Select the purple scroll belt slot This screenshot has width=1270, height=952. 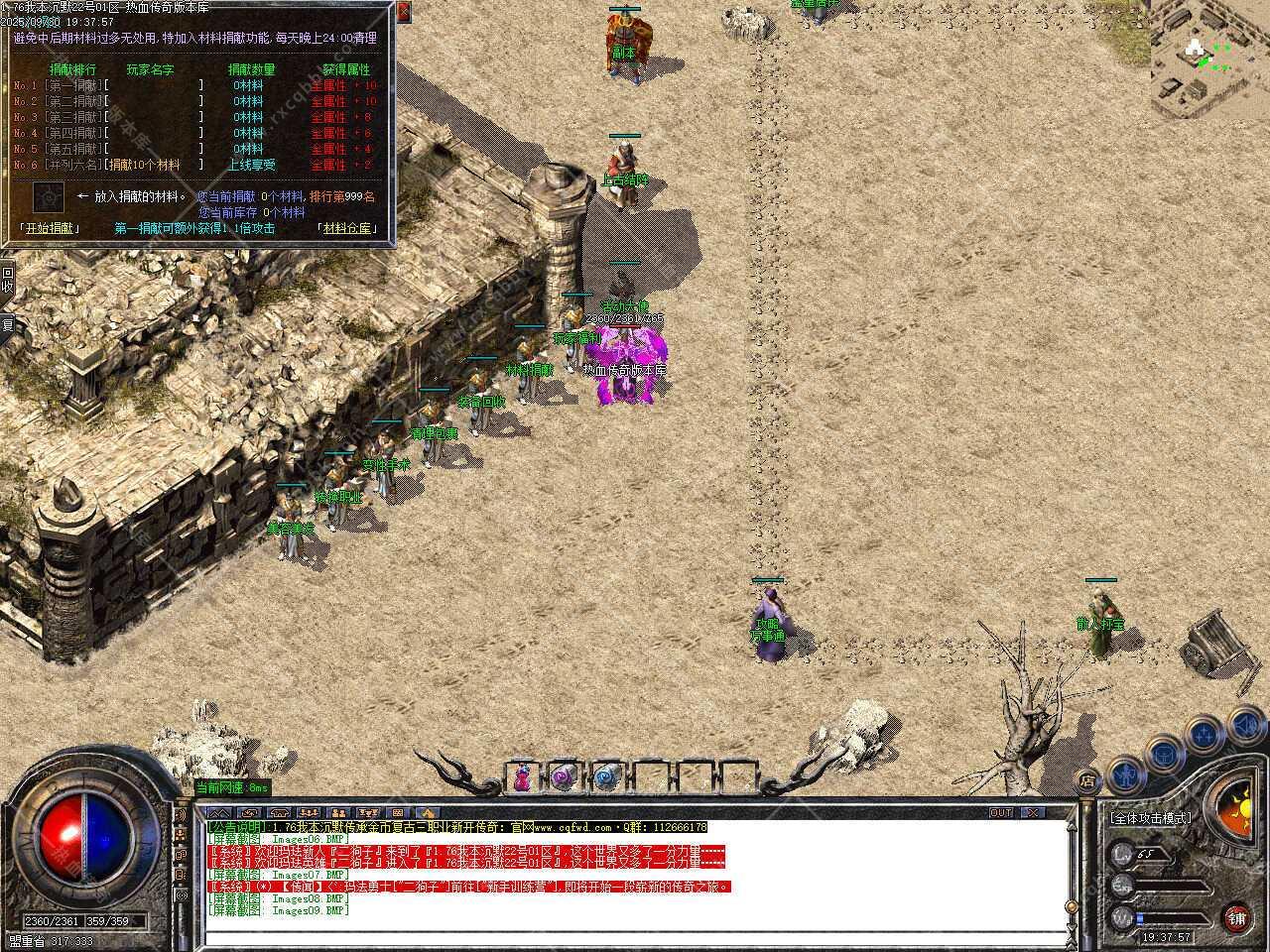click(x=565, y=777)
